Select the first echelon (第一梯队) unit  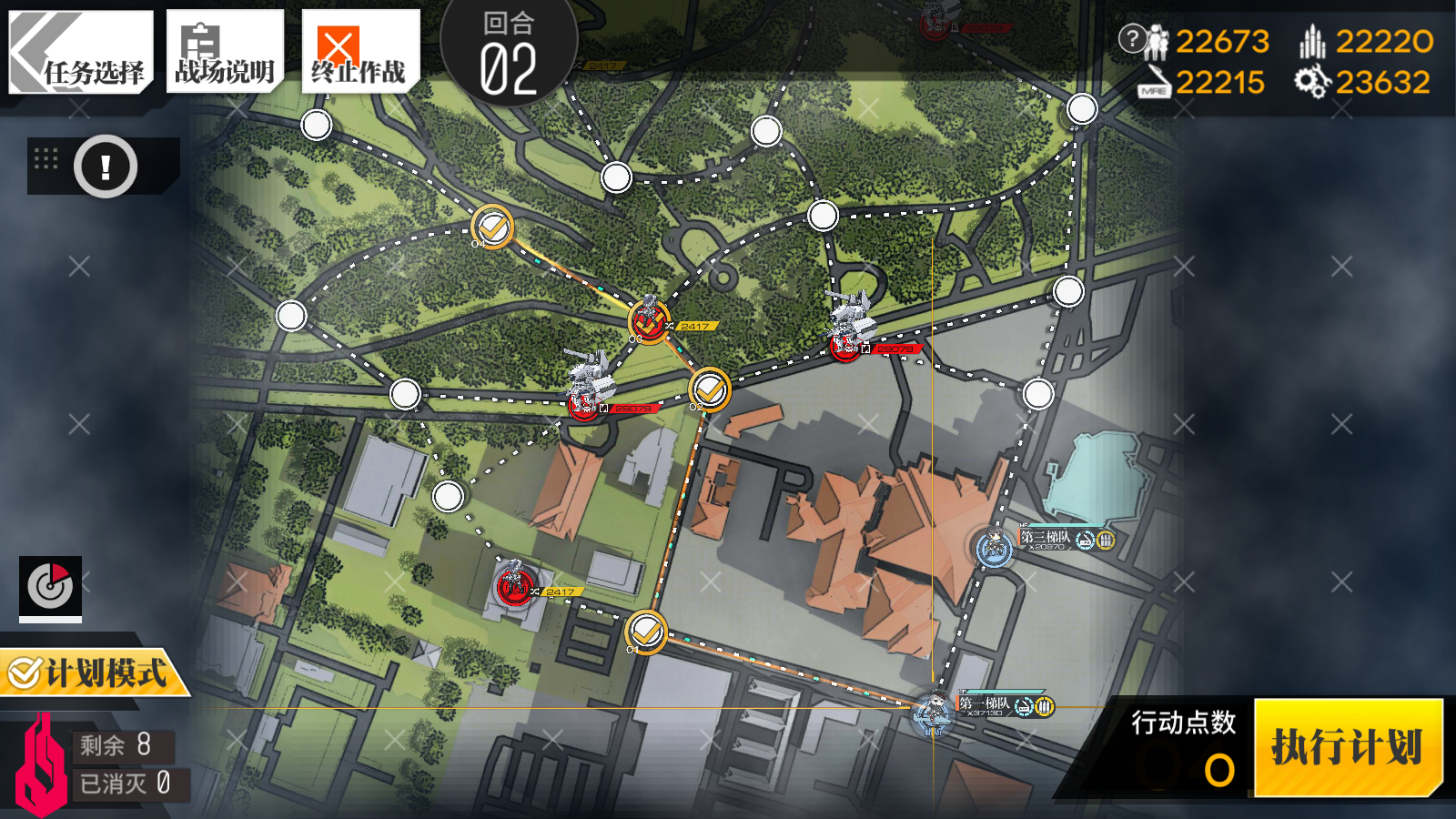[x=933, y=713]
